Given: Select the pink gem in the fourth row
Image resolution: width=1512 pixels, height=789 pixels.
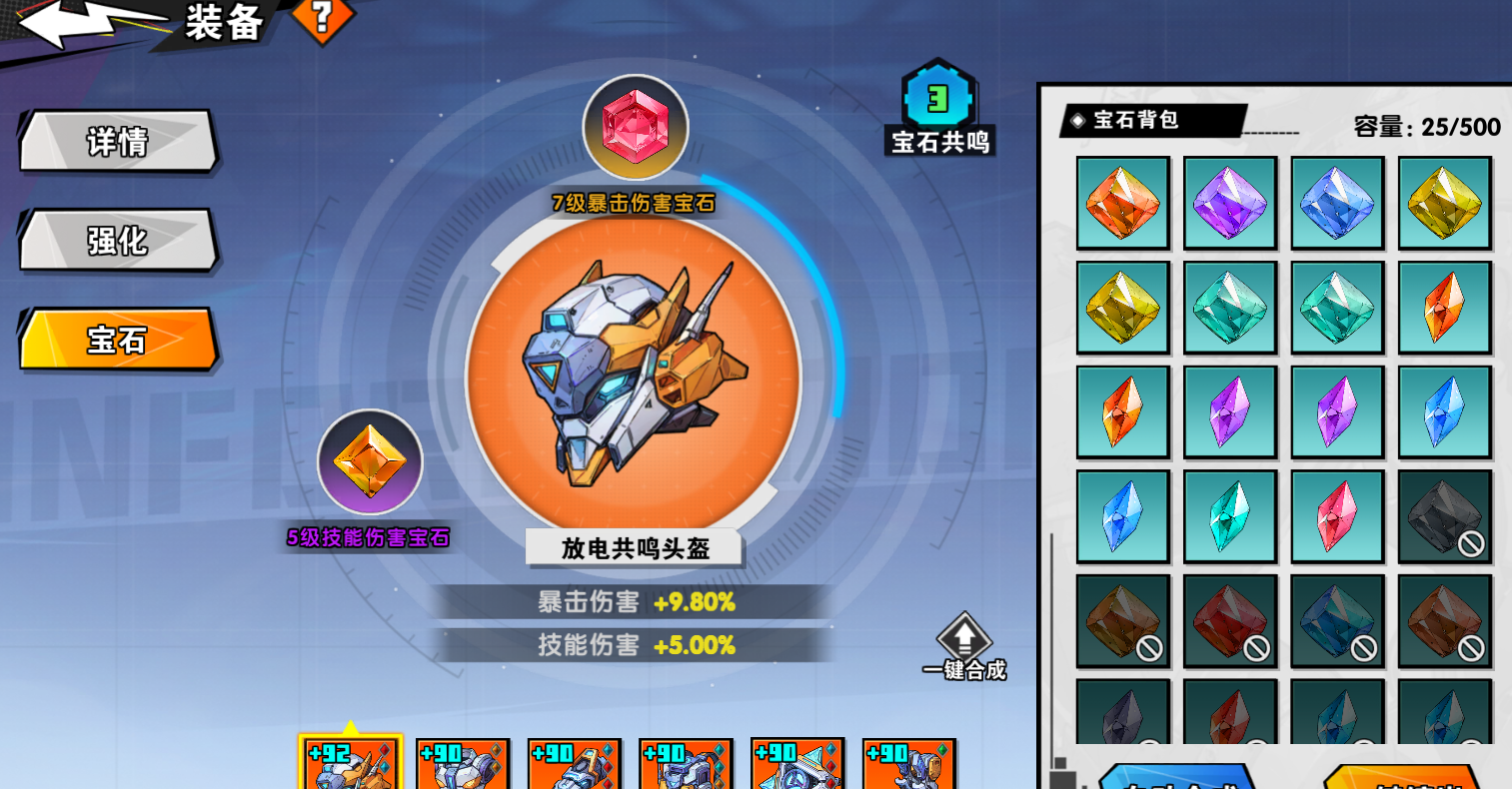Looking at the screenshot, I should pyautogui.click(x=1337, y=515).
